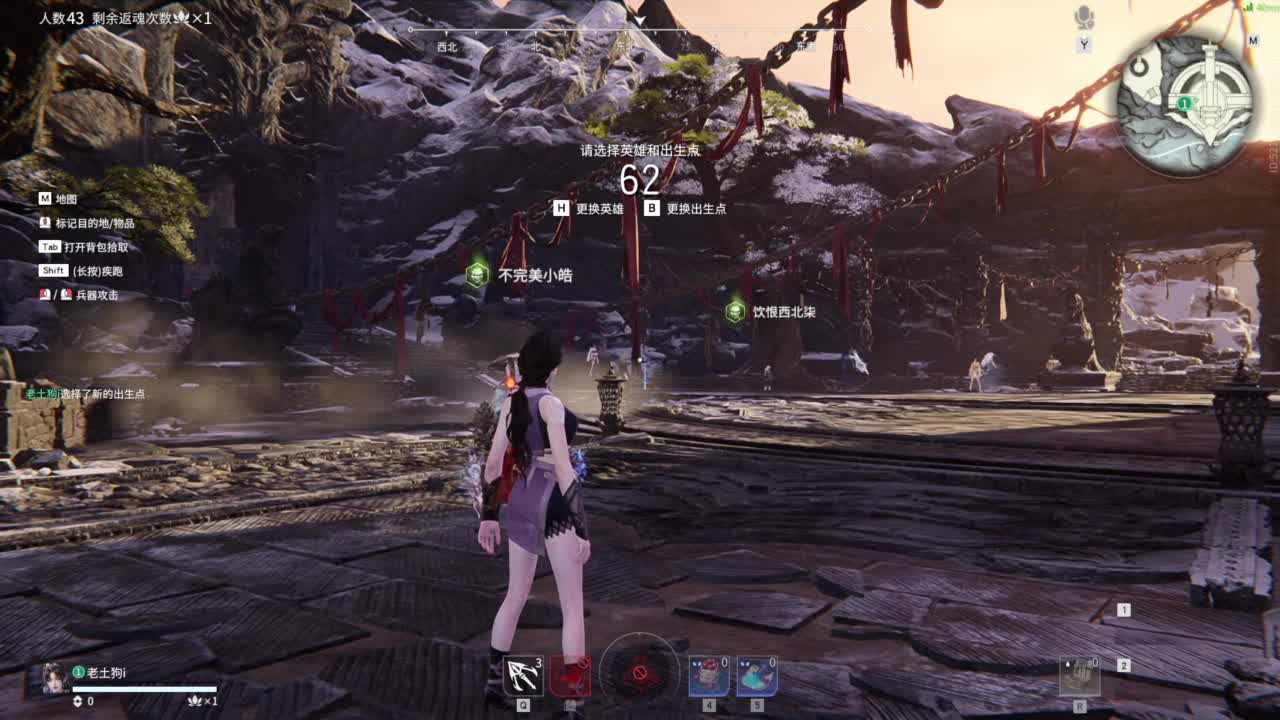Select the repair kit slot in bottom right
The height and width of the screenshot is (720, 1280).
(x=1080, y=677)
